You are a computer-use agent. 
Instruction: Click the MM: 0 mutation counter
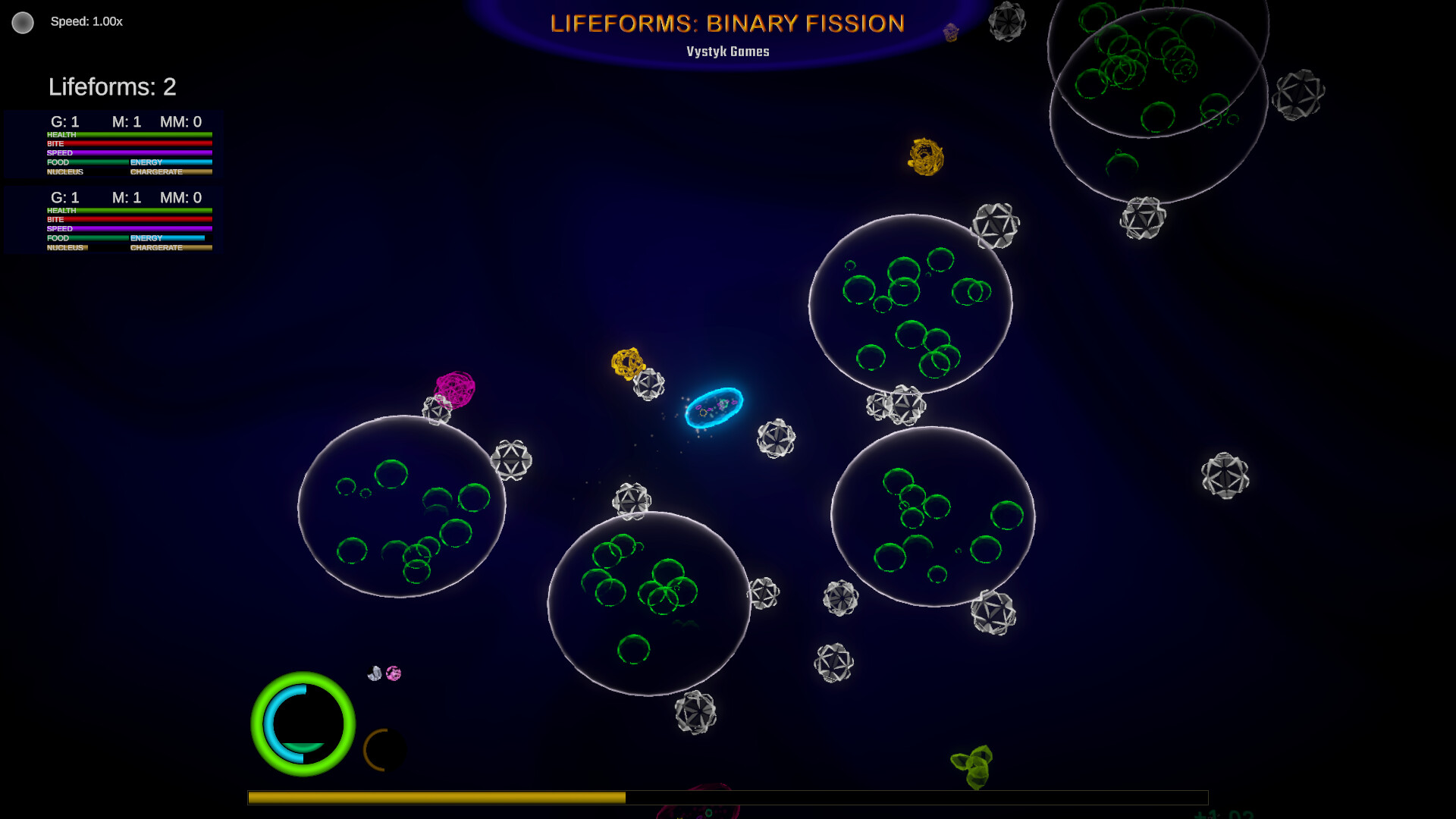pyautogui.click(x=180, y=121)
